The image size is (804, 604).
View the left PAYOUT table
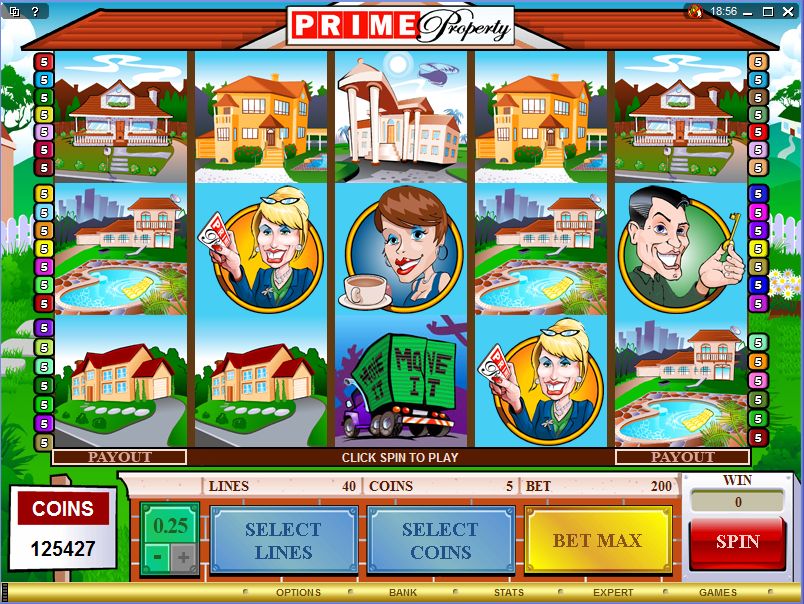pos(120,457)
